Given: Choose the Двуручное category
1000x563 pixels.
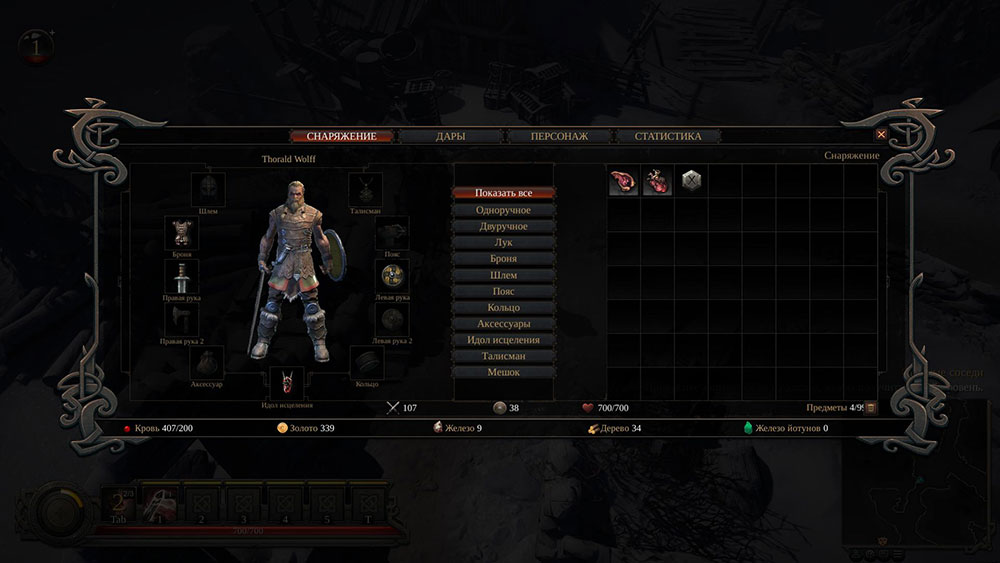Looking at the screenshot, I should click(503, 226).
